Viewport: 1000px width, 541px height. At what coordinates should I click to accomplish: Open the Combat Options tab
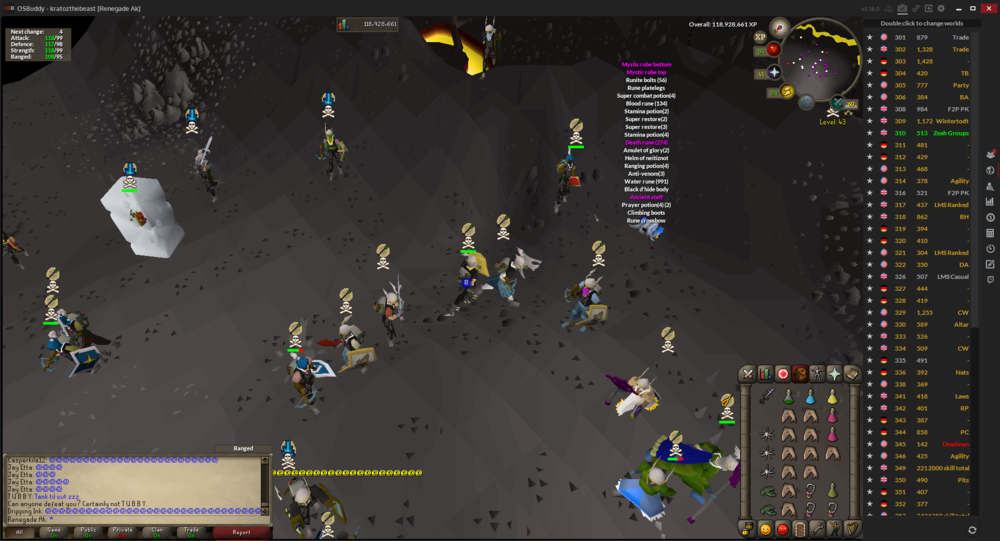pos(748,373)
